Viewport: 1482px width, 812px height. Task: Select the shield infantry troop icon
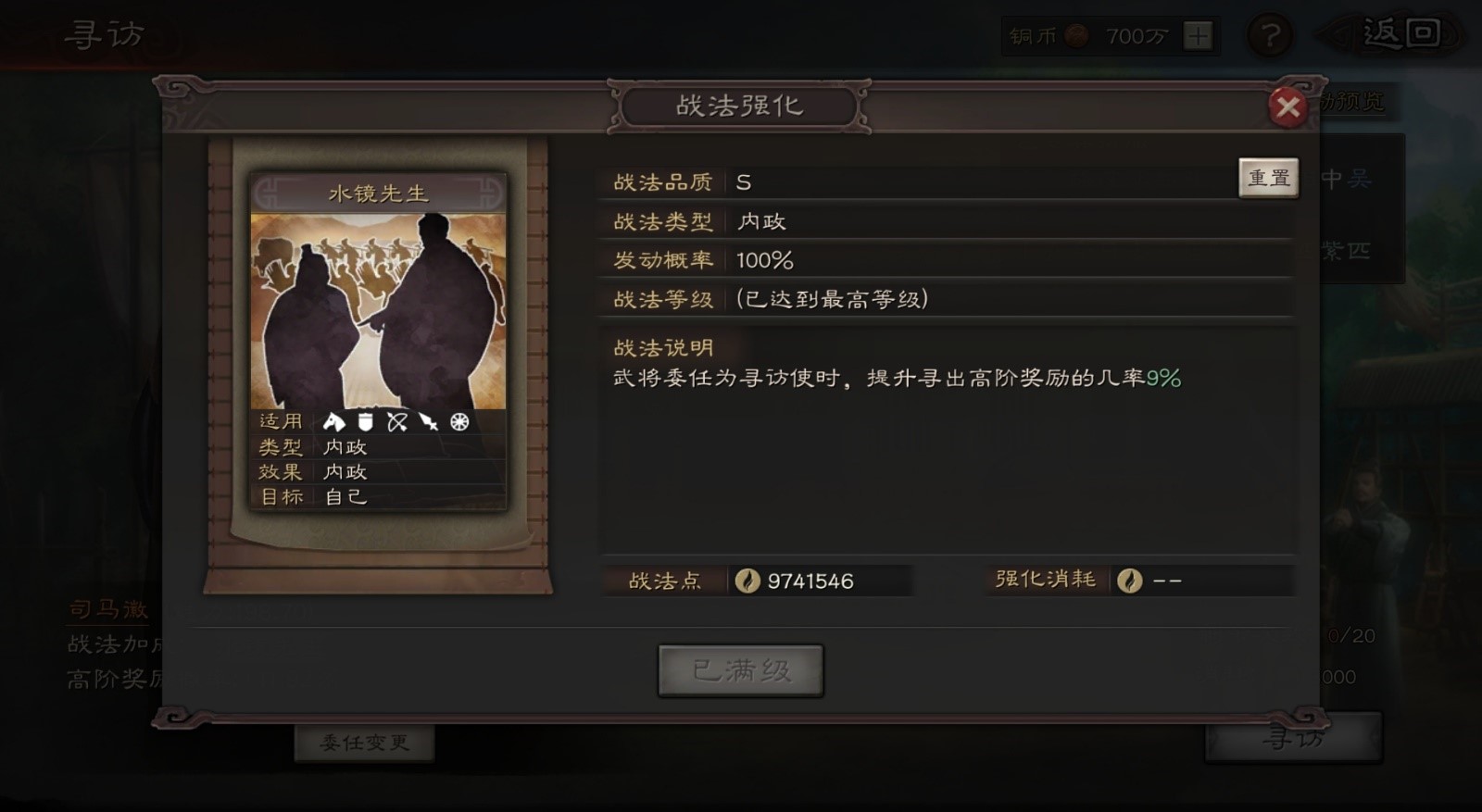coord(365,421)
